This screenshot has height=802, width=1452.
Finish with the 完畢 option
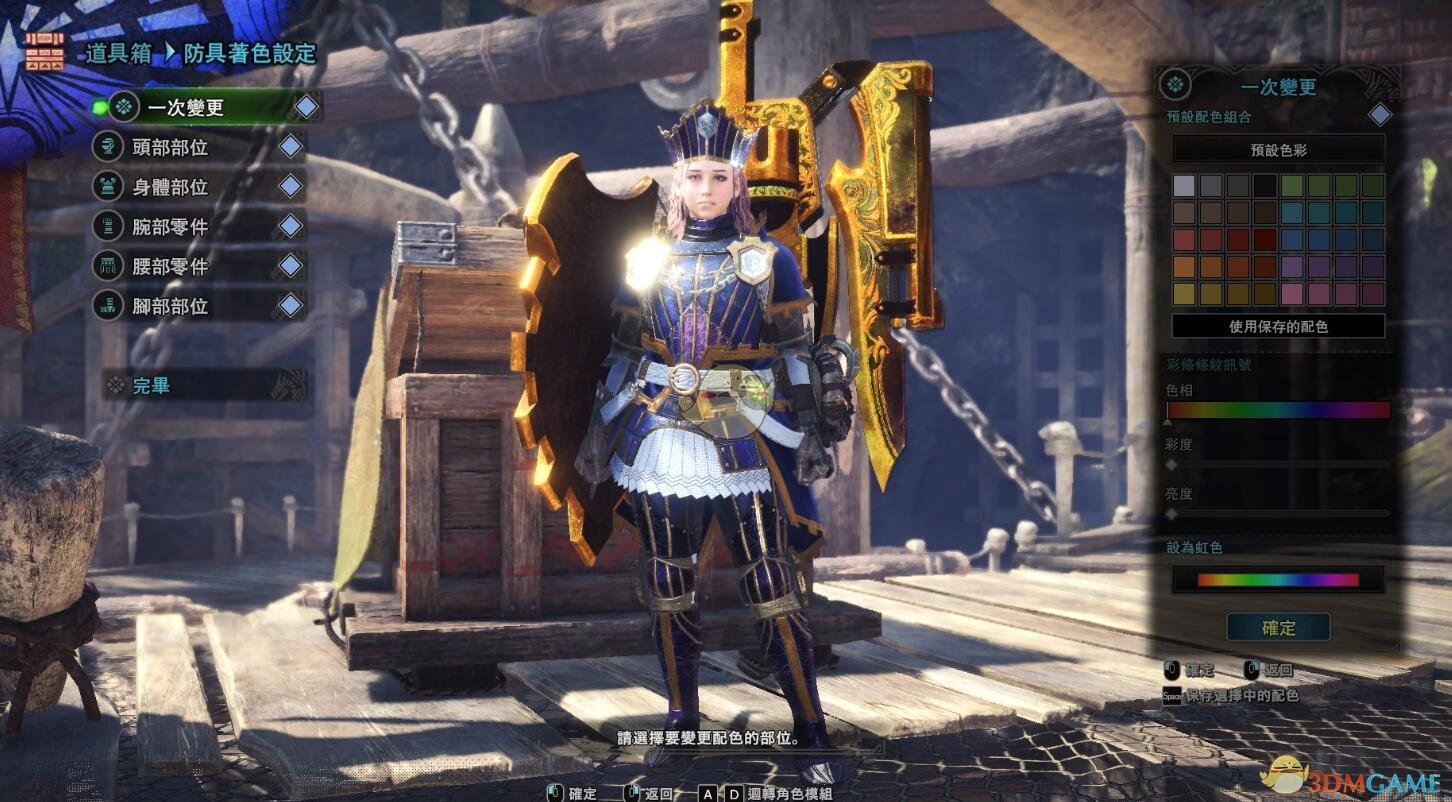tap(152, 386)
